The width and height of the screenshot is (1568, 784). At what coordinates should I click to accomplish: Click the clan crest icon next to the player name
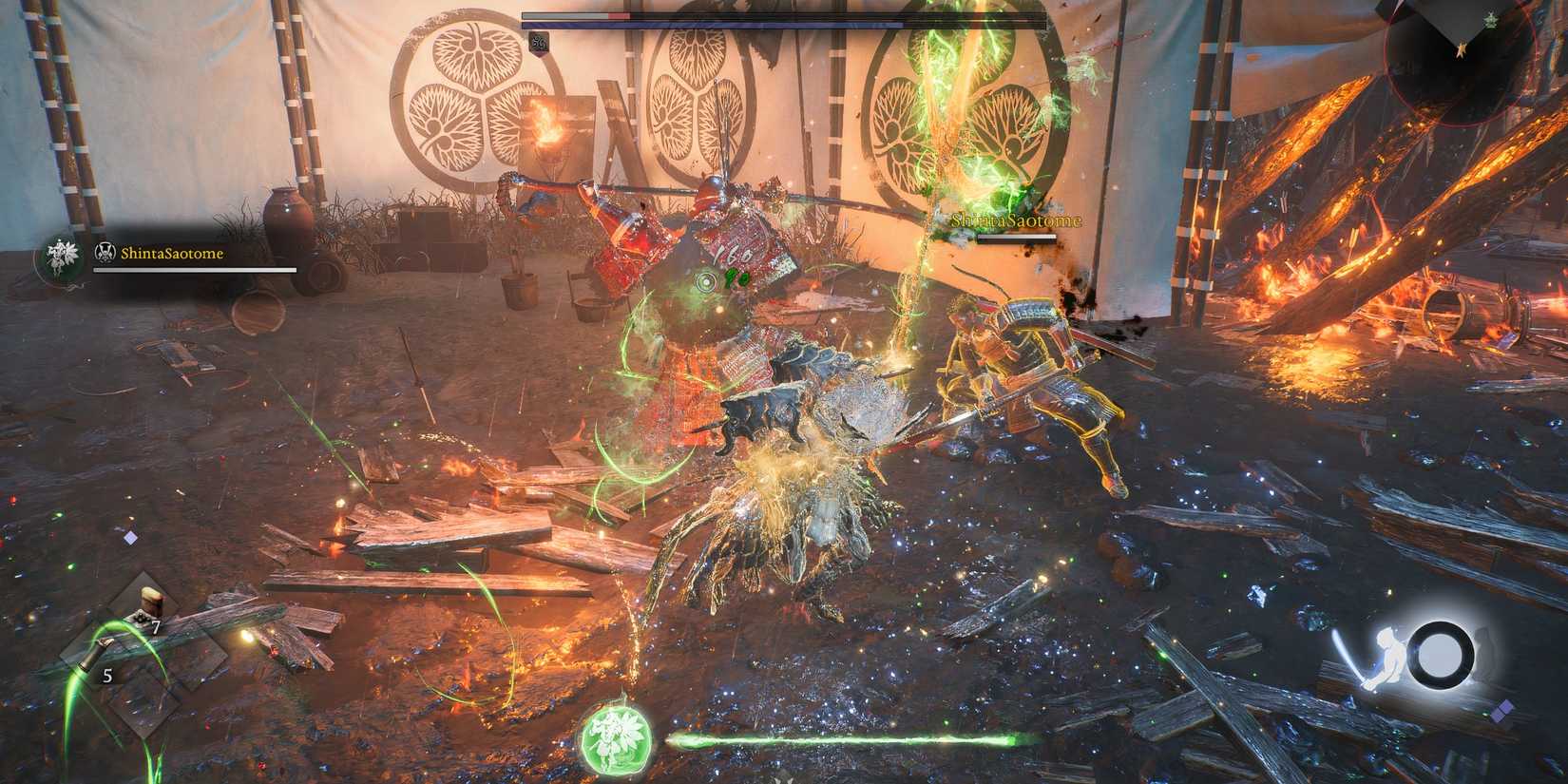[x=105, y=253]
